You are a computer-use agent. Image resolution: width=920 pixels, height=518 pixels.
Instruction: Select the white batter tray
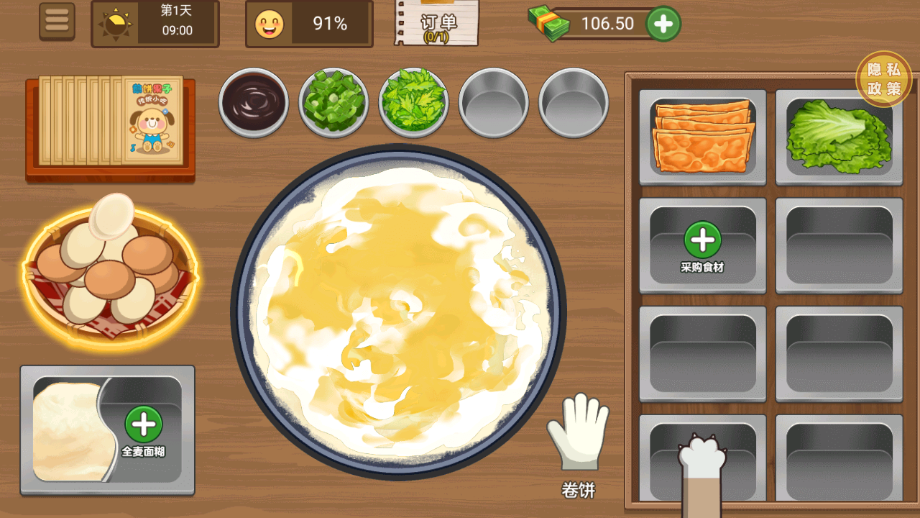(x=68, y=430)
